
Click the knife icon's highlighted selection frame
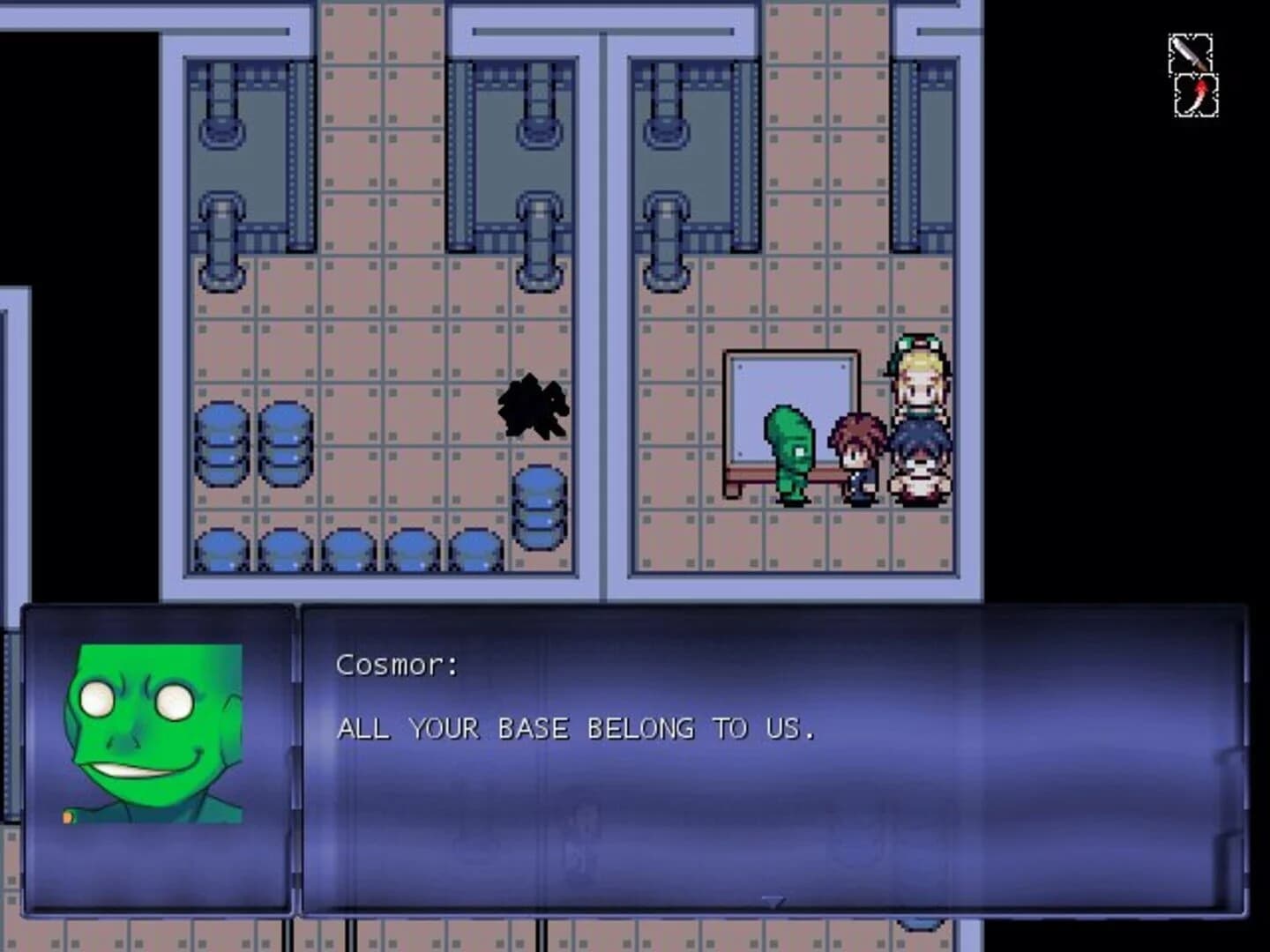tap(1190, 55)
